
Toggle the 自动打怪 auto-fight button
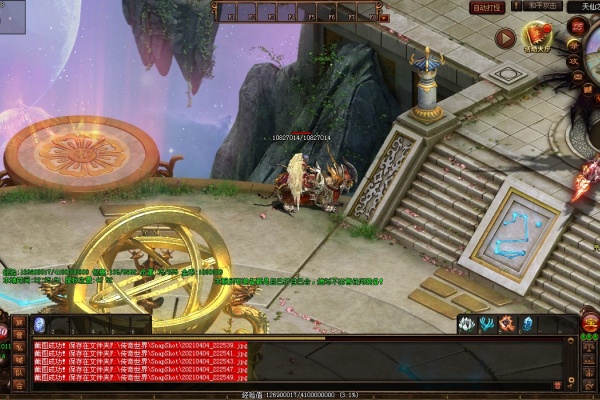pyautogui.click(x=487, y=7)
